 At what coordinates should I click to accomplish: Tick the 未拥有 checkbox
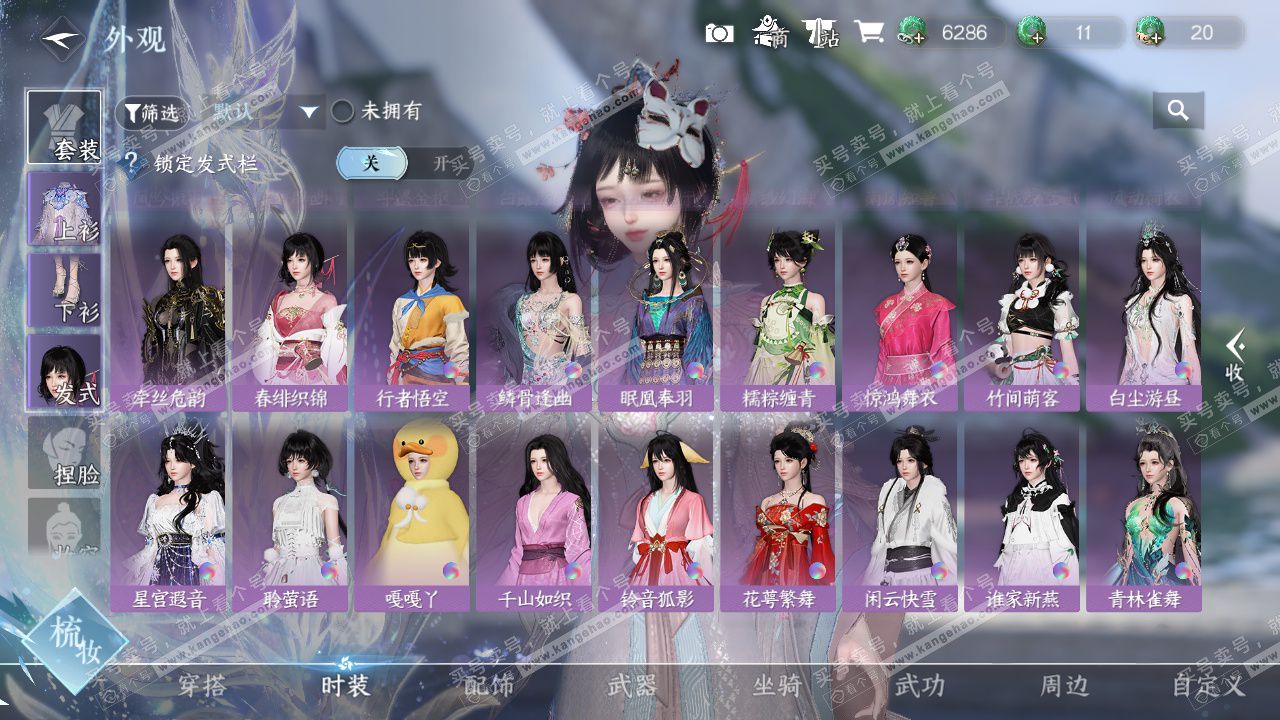343,112
